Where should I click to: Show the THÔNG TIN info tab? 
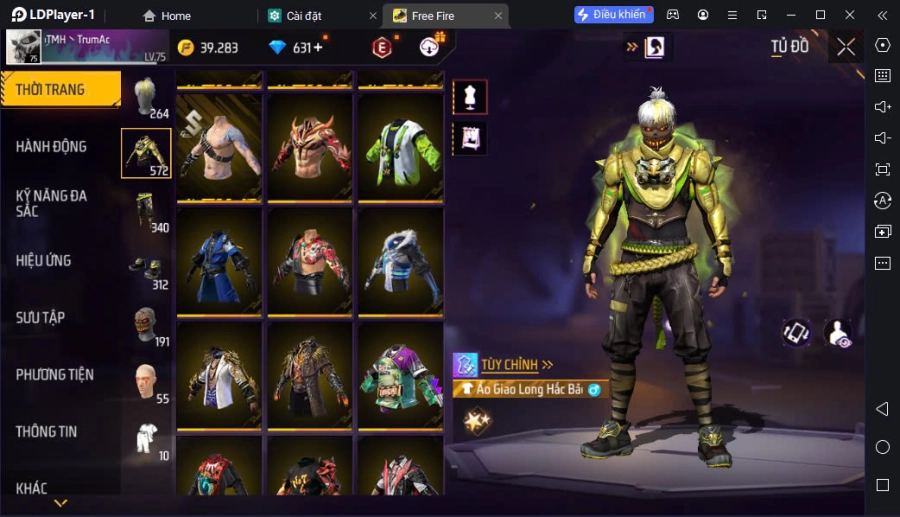47,432
